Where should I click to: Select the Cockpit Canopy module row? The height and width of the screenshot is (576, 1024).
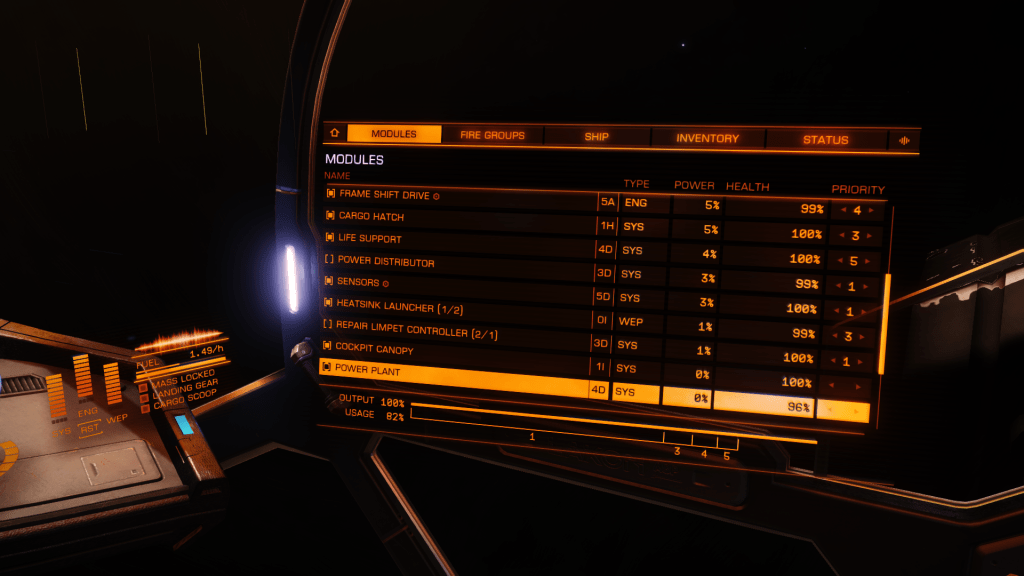point(460,350)
